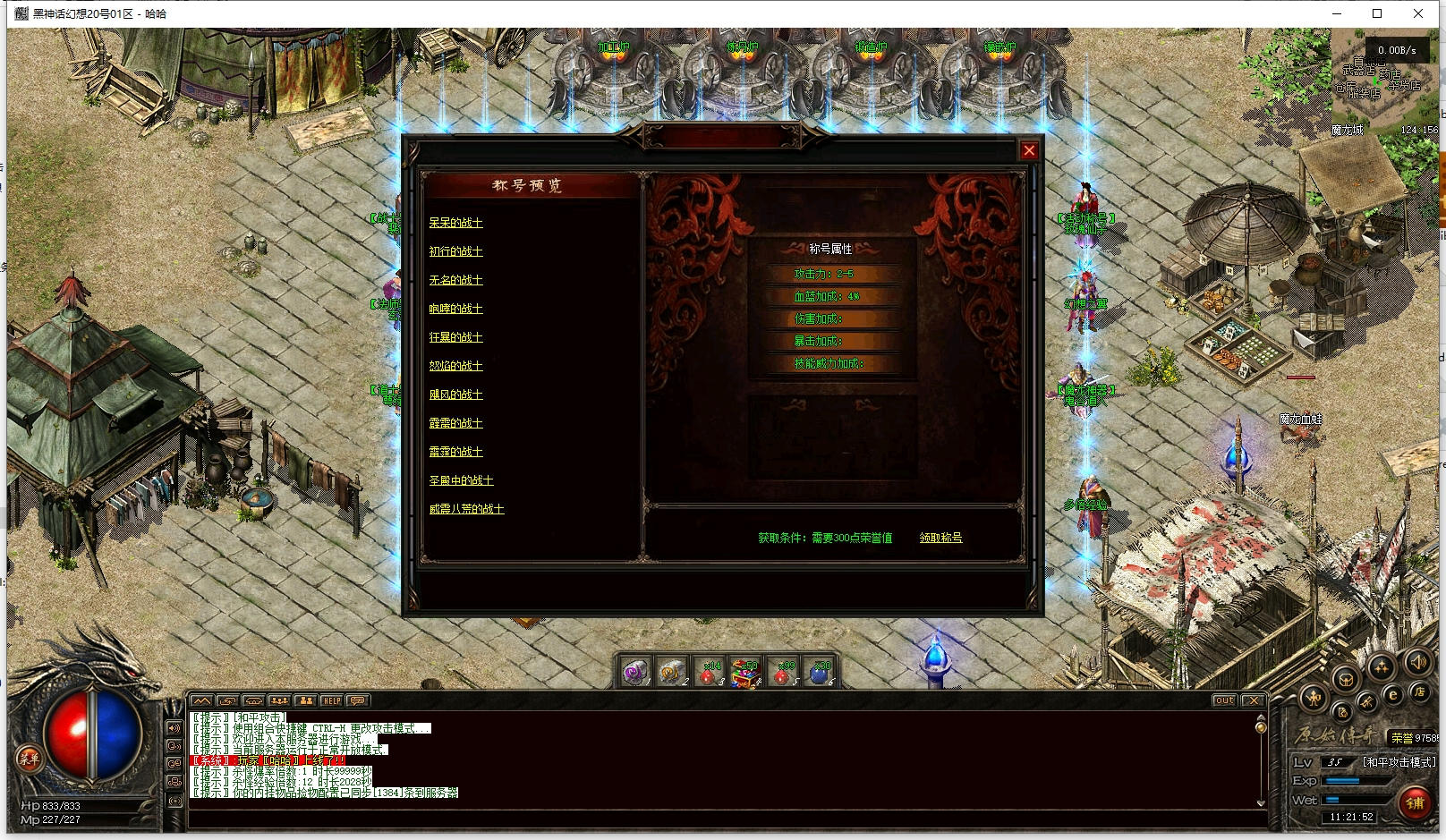
Task: Choose the 圣殿中的战士 title
Action: click(461, 480)
